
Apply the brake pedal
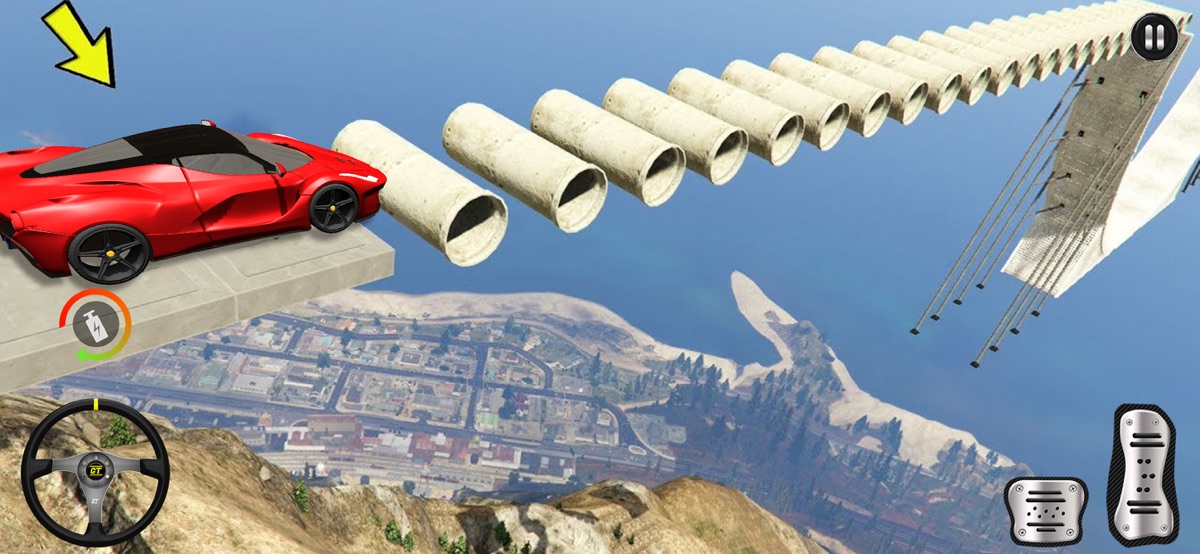(x=1045, y=510)
